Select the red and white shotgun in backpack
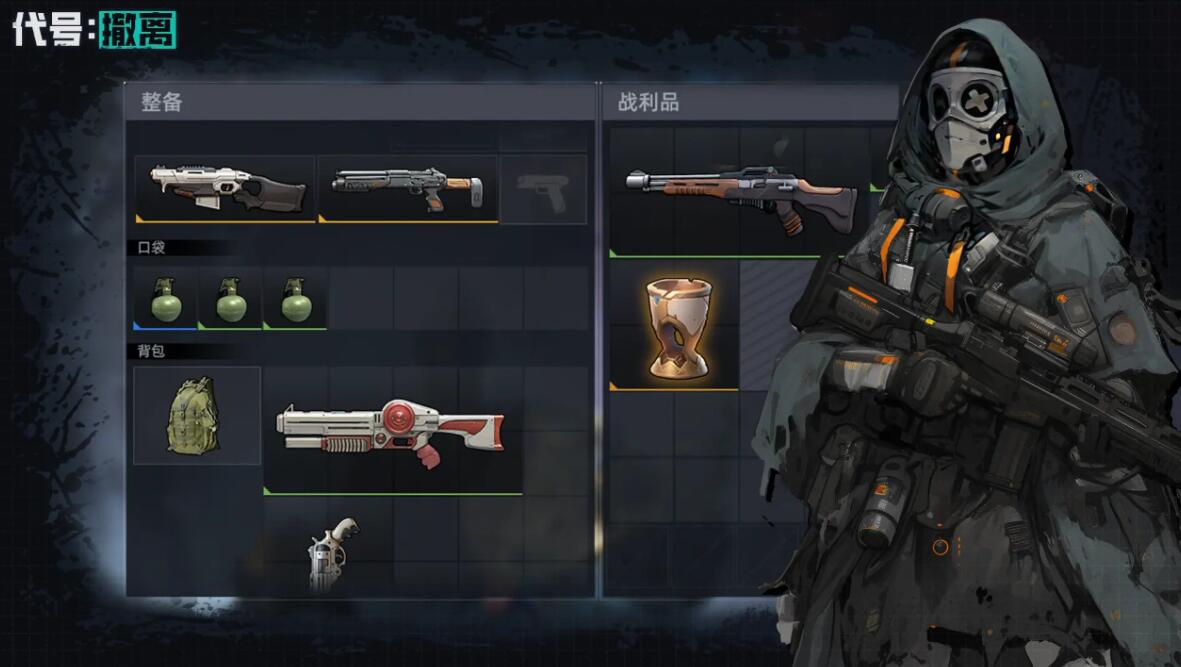The image size is (1181, 667). click(392, 432)
